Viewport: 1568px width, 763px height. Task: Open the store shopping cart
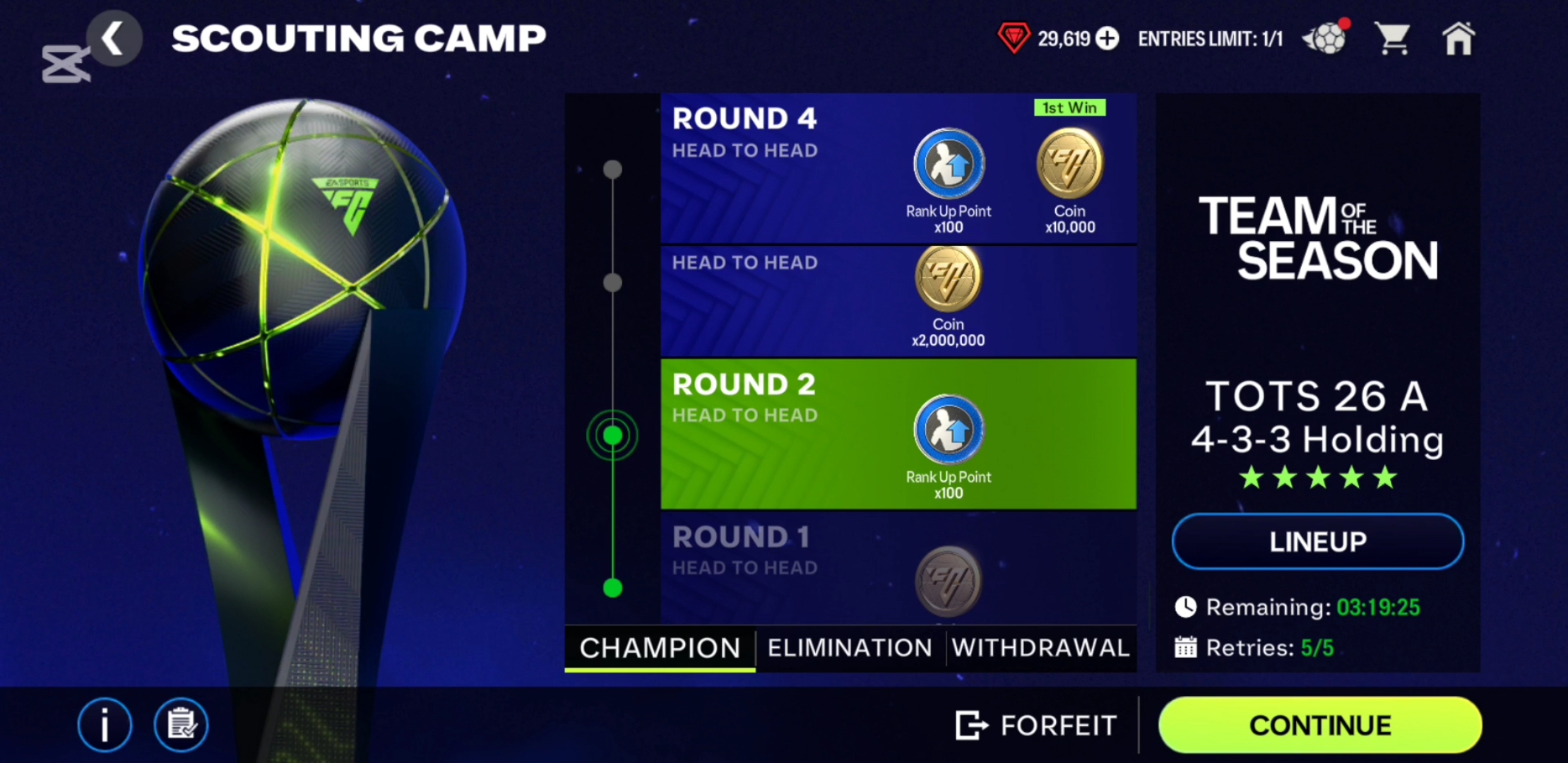point(1393,38)
